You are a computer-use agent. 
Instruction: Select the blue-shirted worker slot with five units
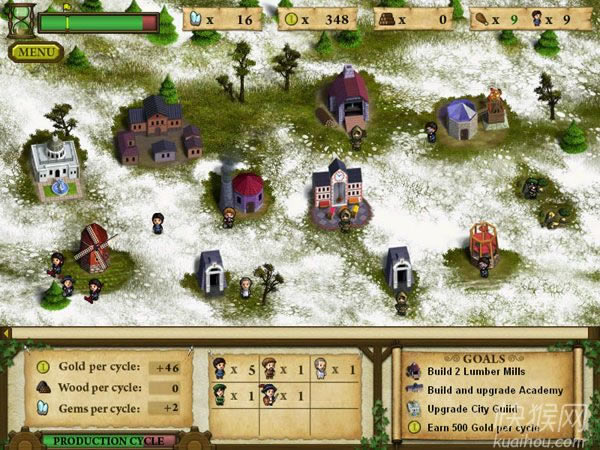click(x=233, y=369)
